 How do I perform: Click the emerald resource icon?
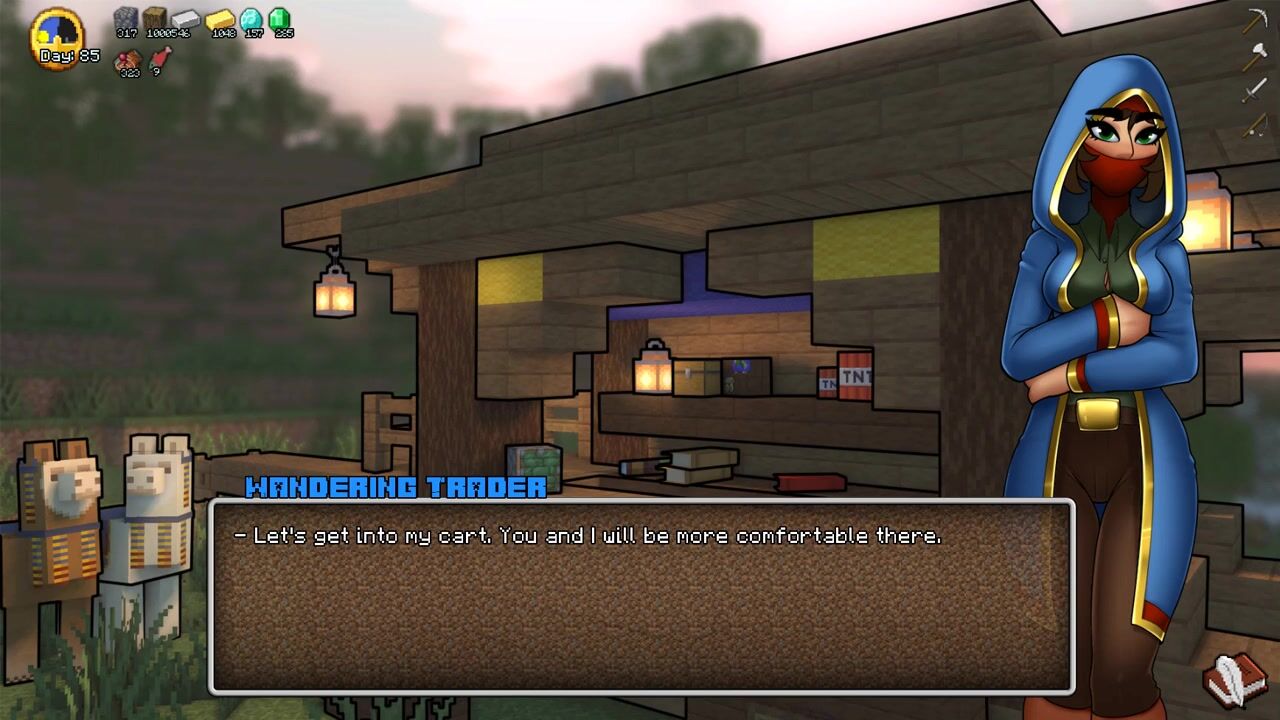click(x=280, y=18)
